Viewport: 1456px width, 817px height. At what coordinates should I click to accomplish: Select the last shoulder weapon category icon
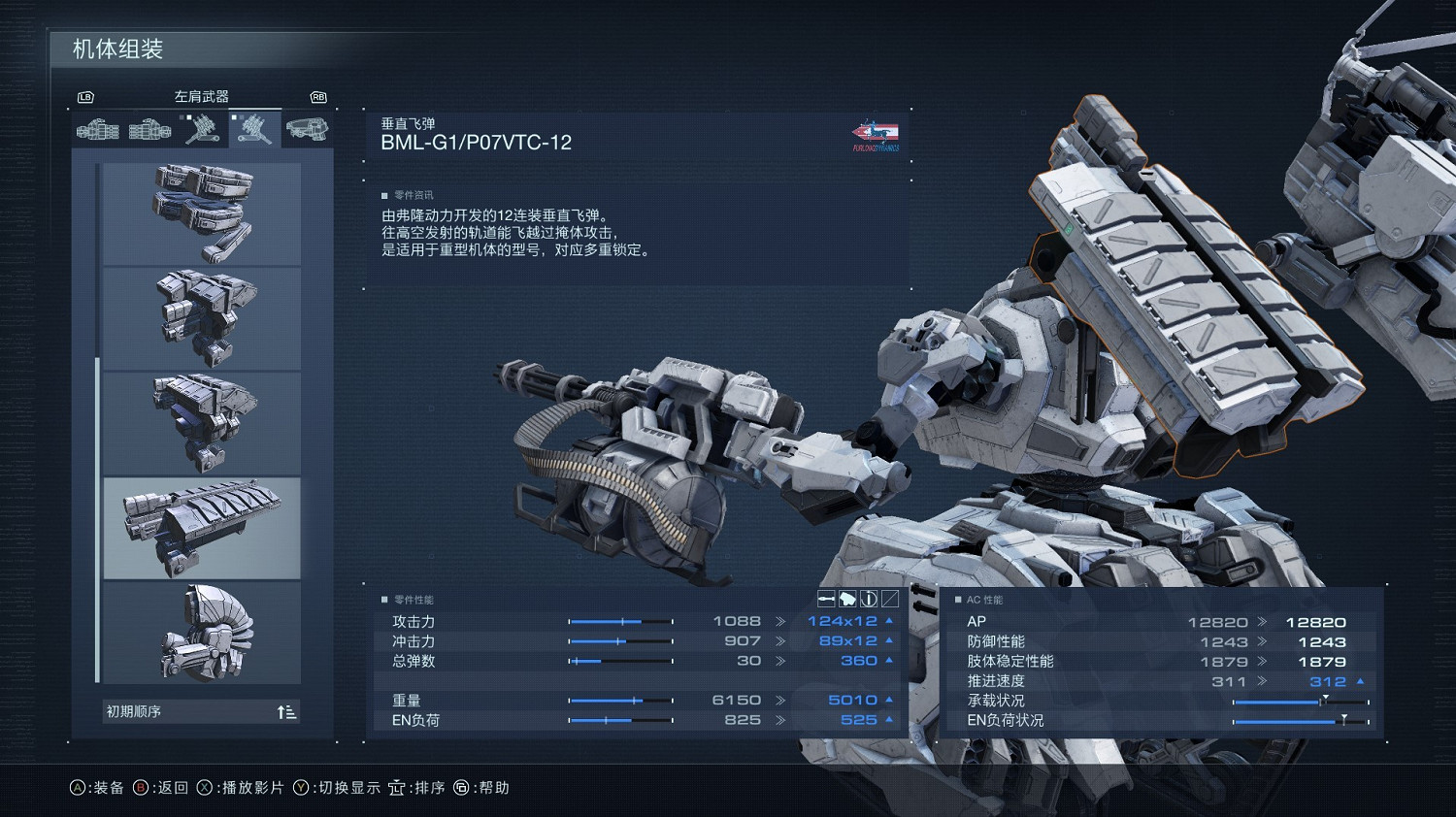coord(308,128)
